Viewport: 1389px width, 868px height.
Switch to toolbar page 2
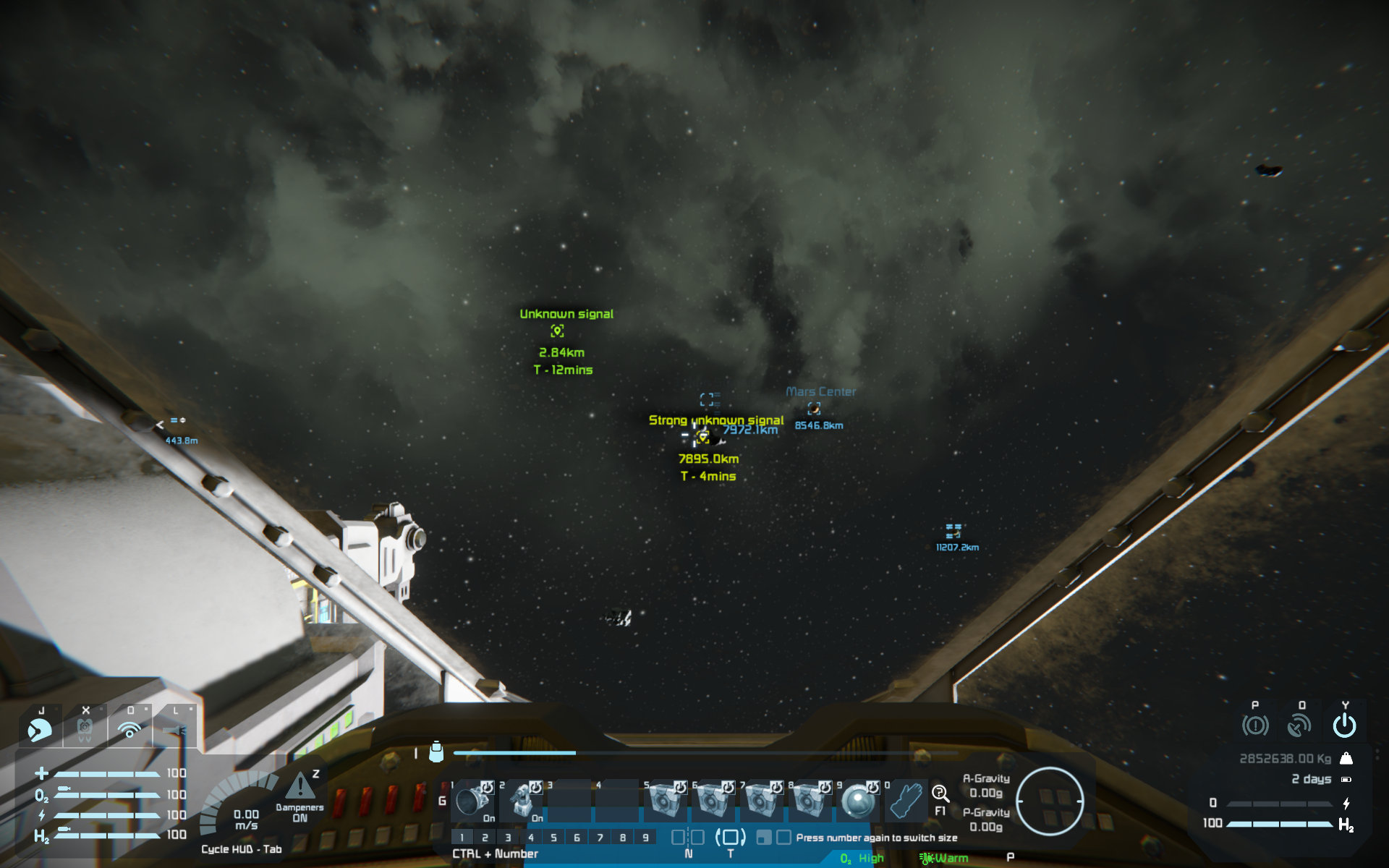coord(485,838)
